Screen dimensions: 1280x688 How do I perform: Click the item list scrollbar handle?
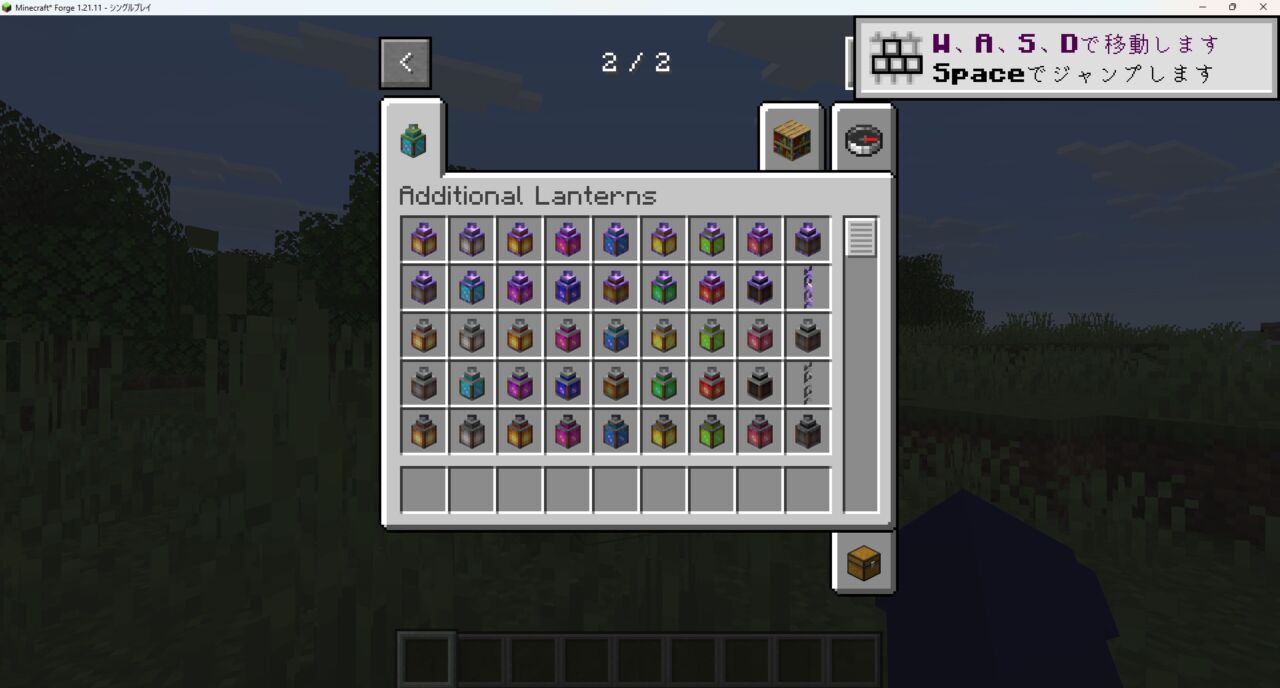[861, 238]
